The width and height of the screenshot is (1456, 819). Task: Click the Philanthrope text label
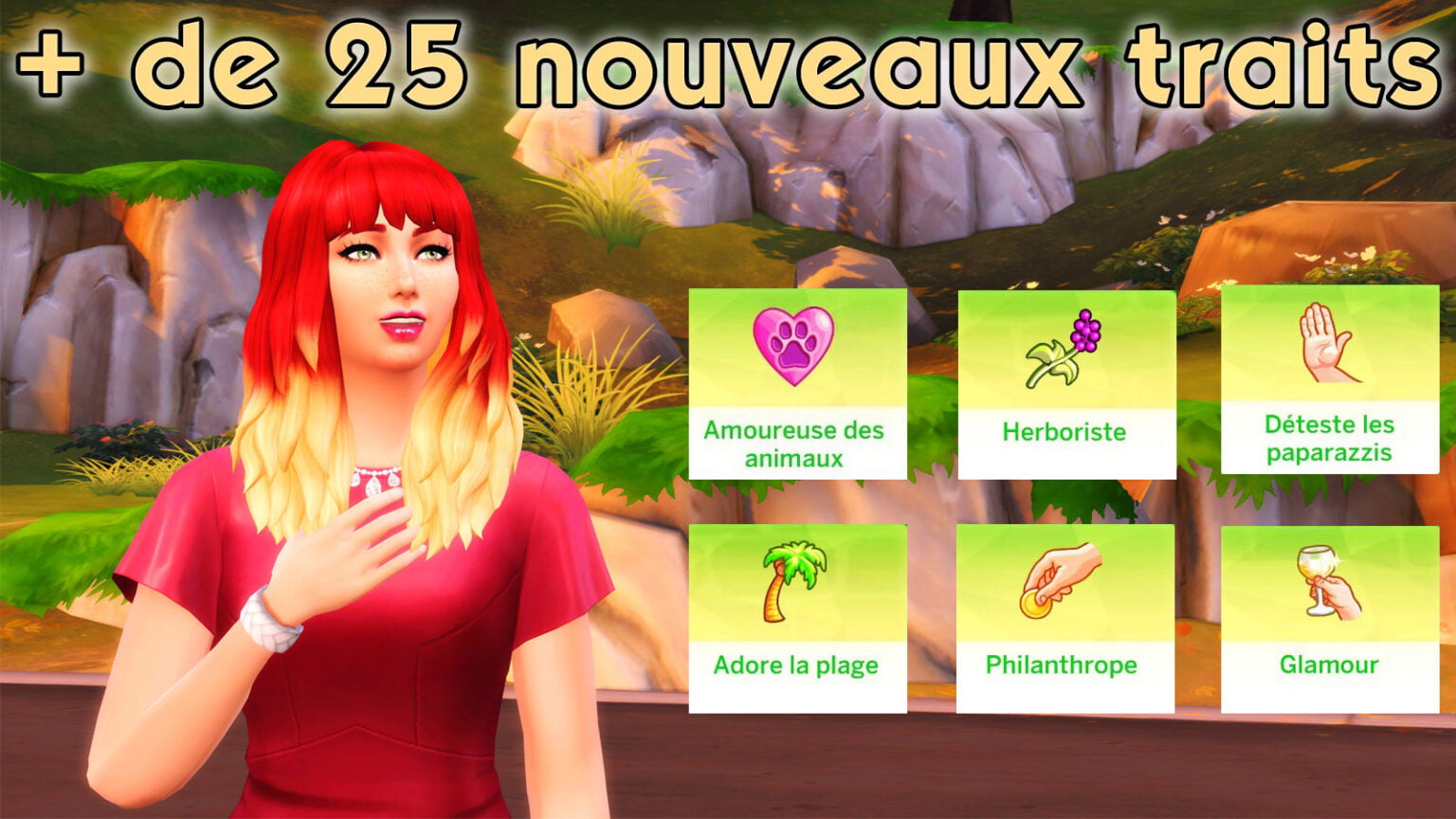[x=1062, y=666]
